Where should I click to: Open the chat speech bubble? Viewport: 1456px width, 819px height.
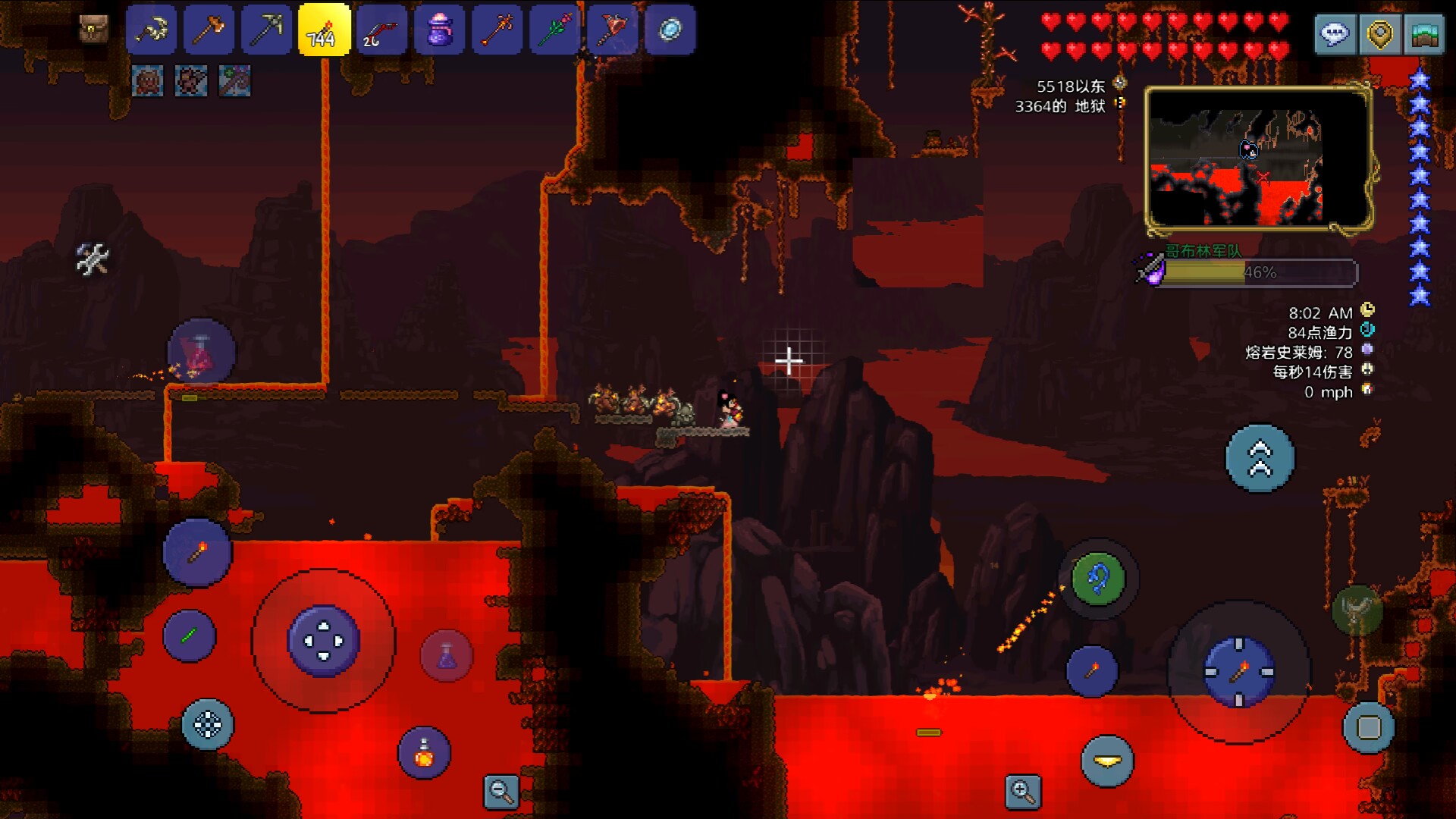[x=1335, y=34]
